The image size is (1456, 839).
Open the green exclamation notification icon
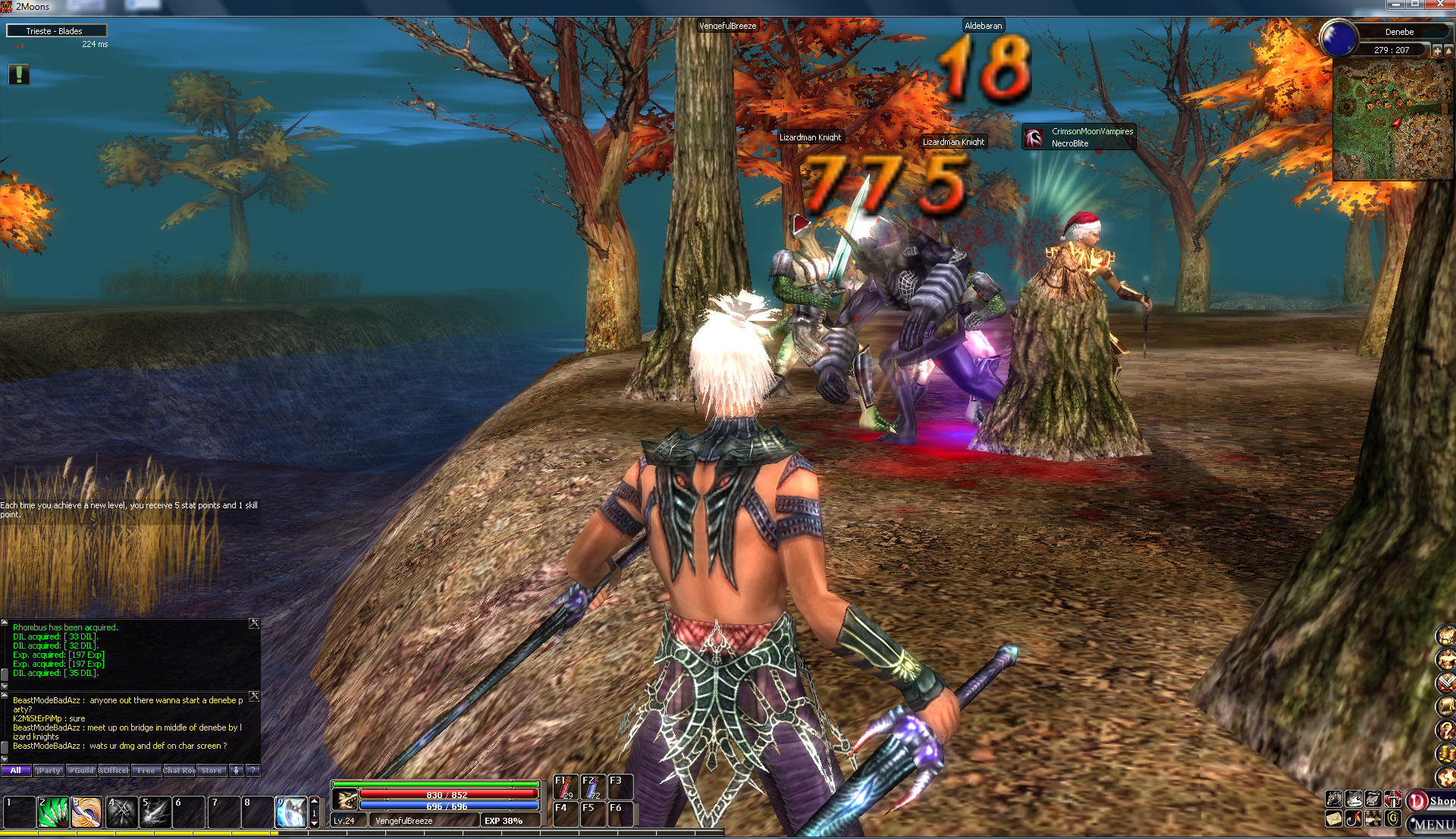[19, 74]
